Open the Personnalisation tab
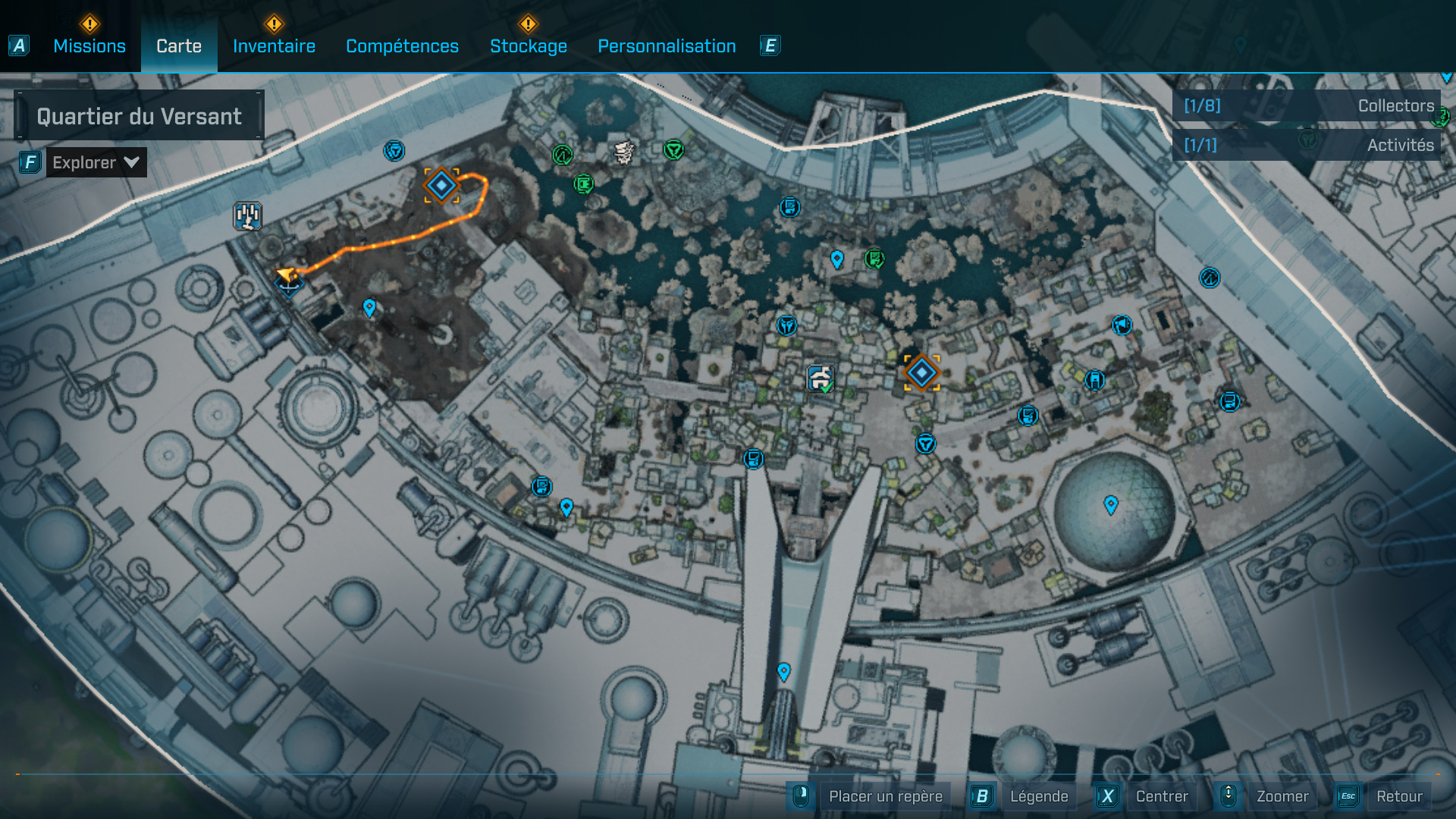The height and width of the screenshot is (819, 1456). click(667, 45)
